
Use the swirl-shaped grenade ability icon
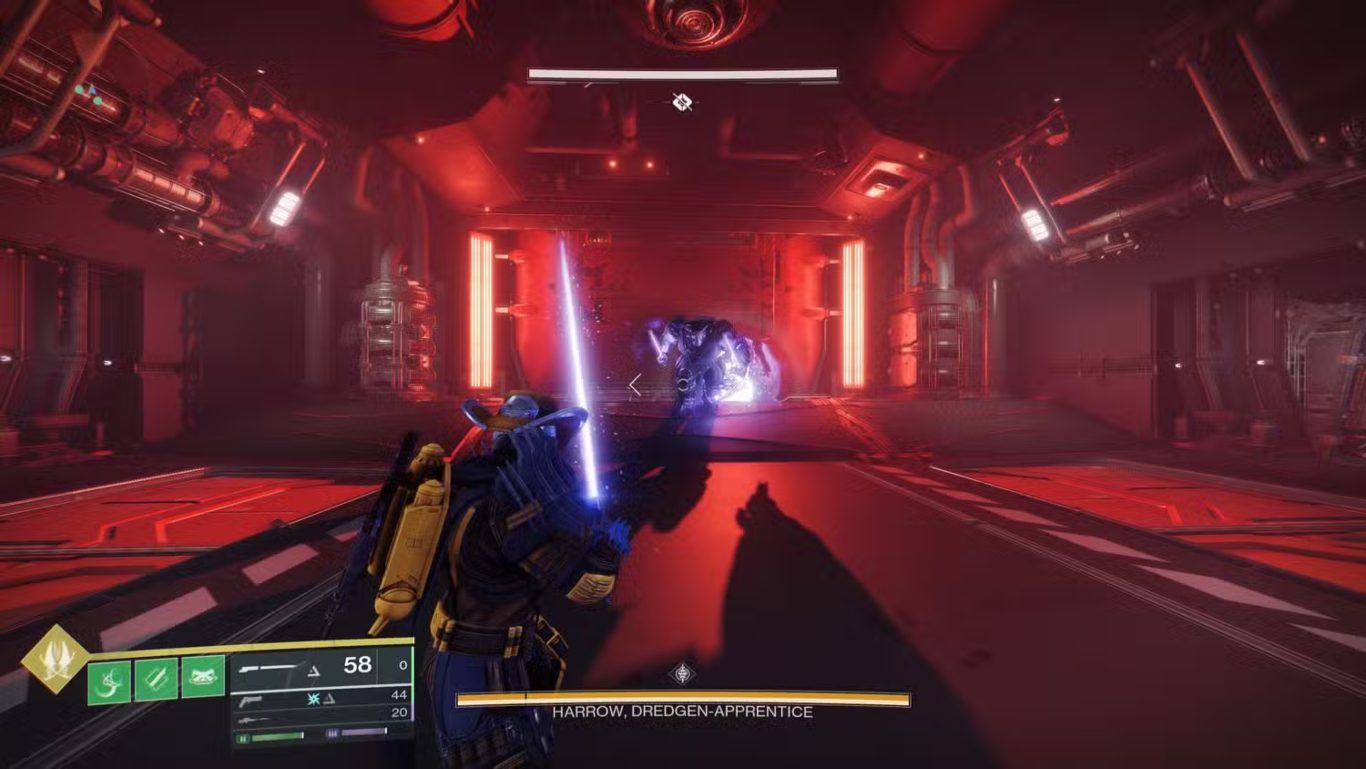point(109,680)
